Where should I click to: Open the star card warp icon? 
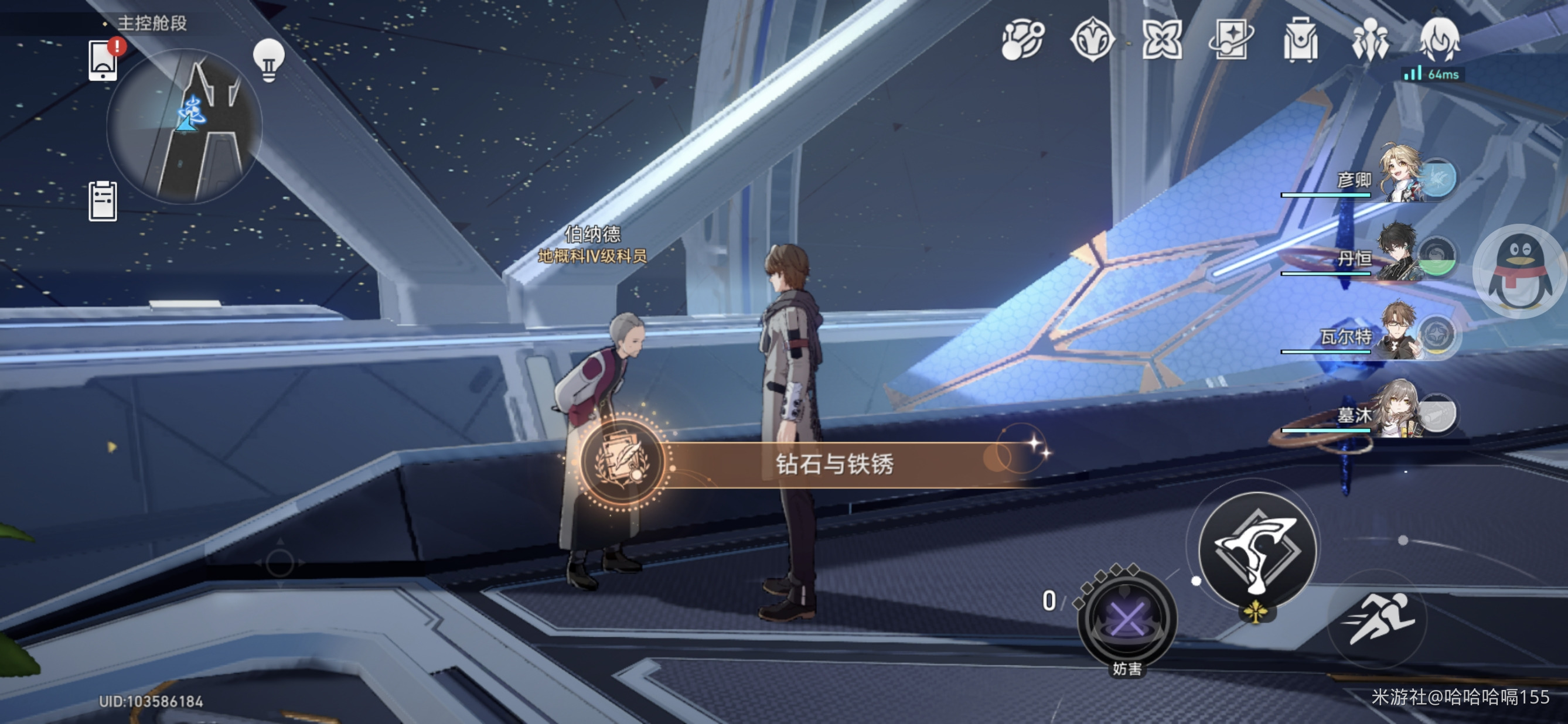(1230, 41)
